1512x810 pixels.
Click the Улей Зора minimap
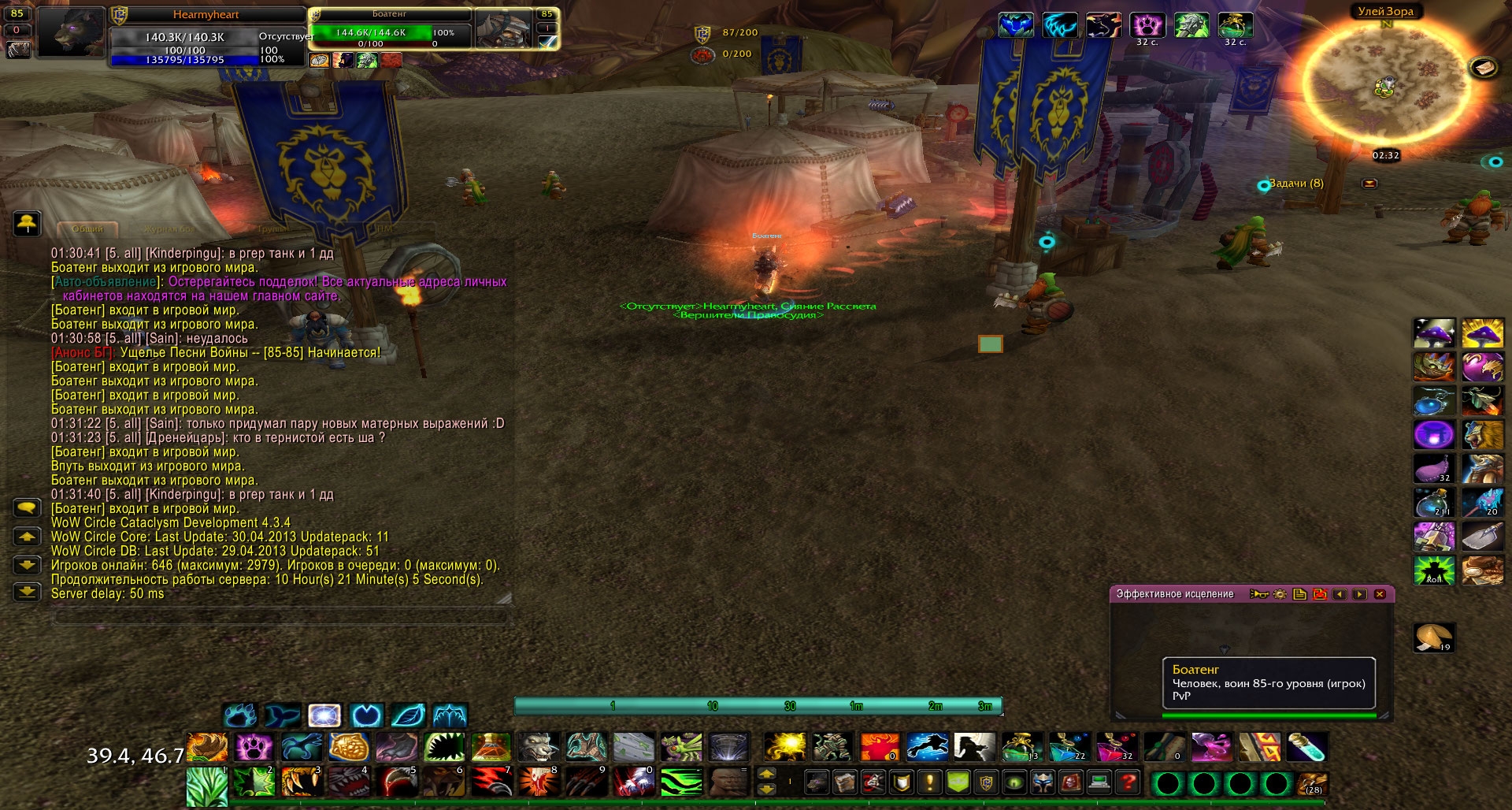[1387, 87]
